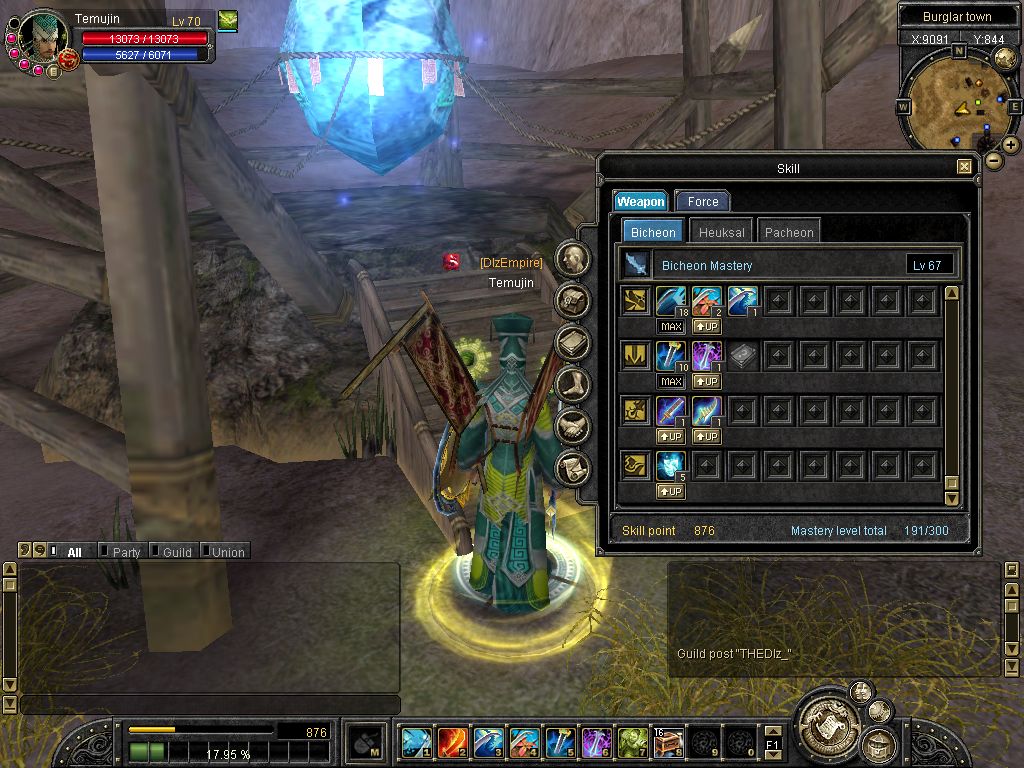Select the greyed-out locked book skill
The height and width of the screenshot is (768, 1024).
[742, 356]
